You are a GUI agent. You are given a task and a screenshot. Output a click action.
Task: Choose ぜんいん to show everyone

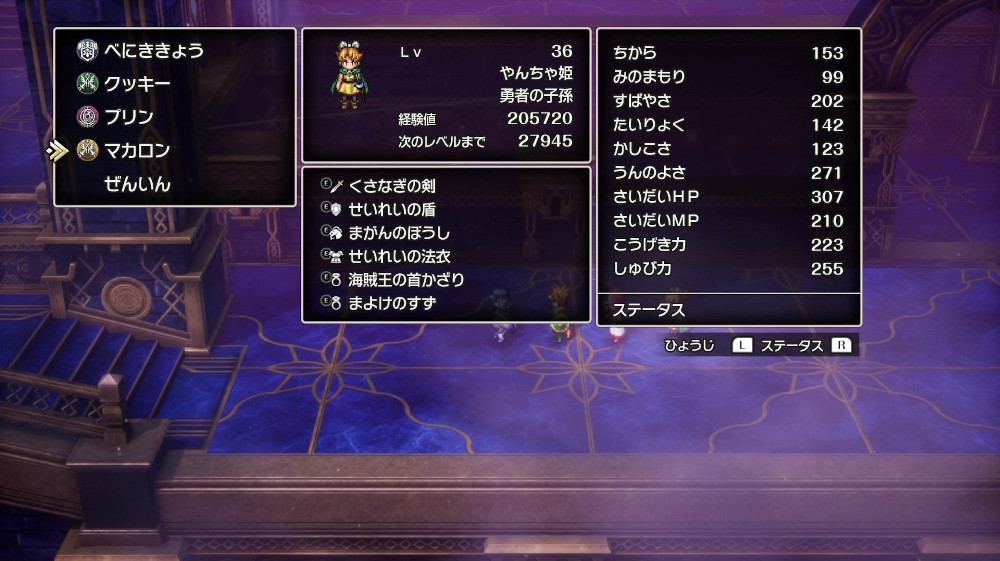[137, 184]
